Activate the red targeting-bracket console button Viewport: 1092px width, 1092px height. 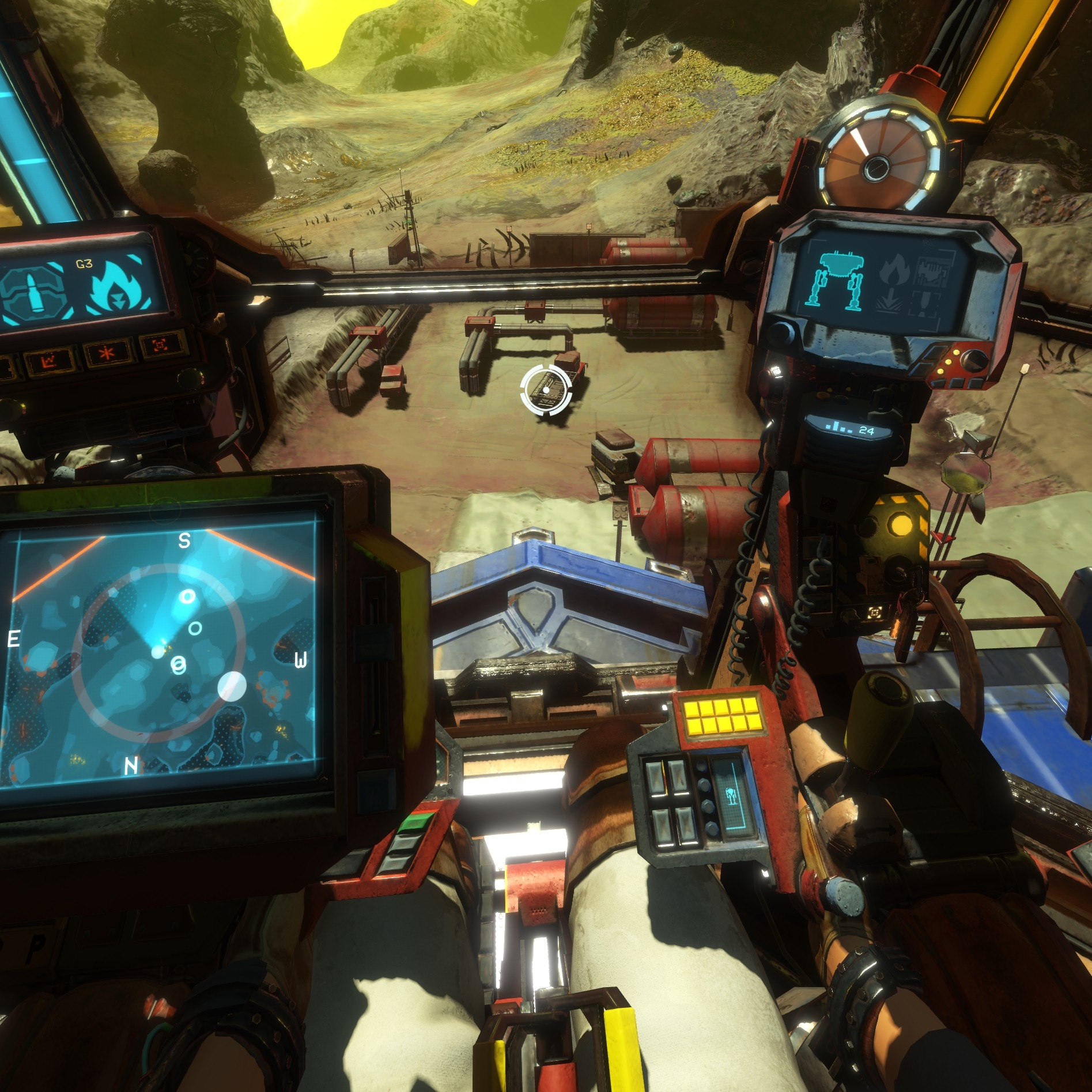(159, 346)
